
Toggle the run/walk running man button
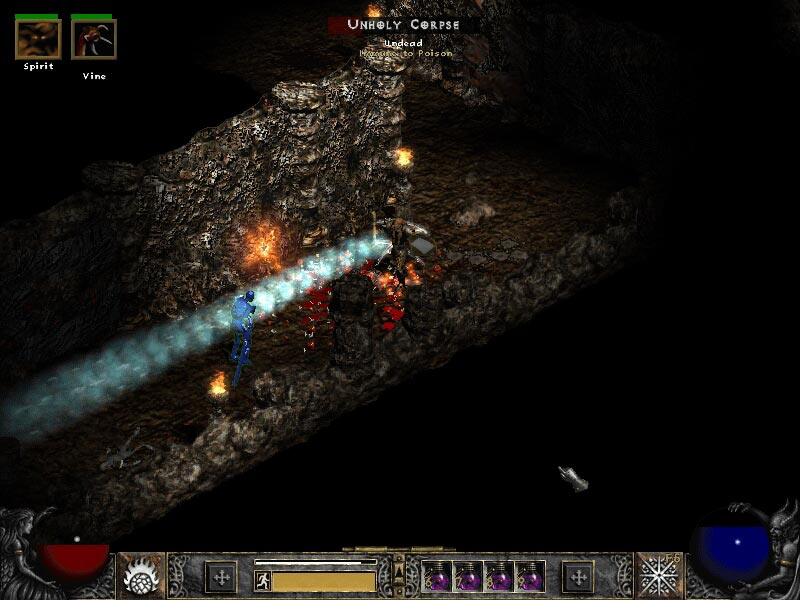[263, 580]
